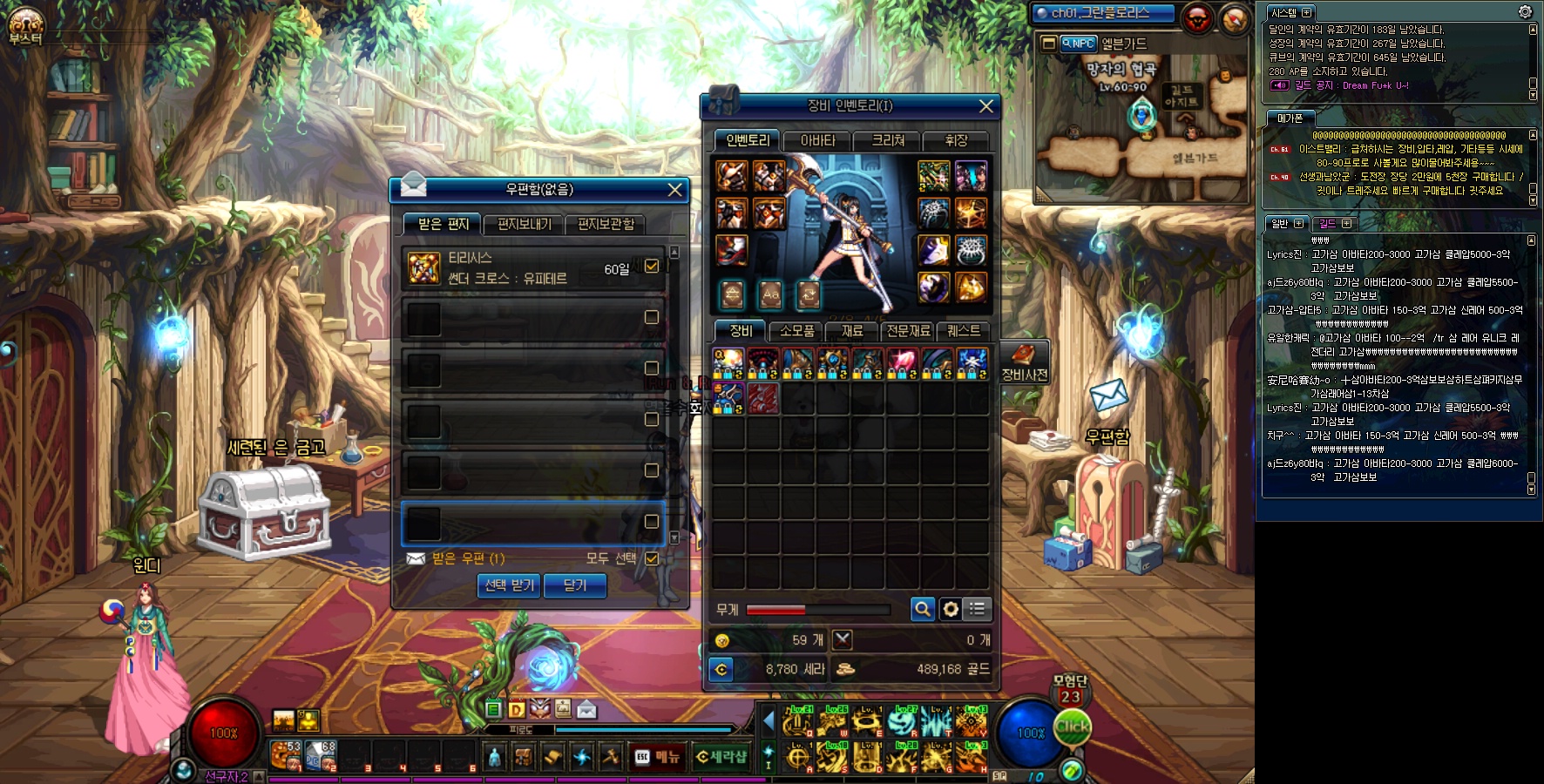Viewport: 1544px width, 784px height.
Task: Open the chat settings gear icon
Action: [1525, 12]
